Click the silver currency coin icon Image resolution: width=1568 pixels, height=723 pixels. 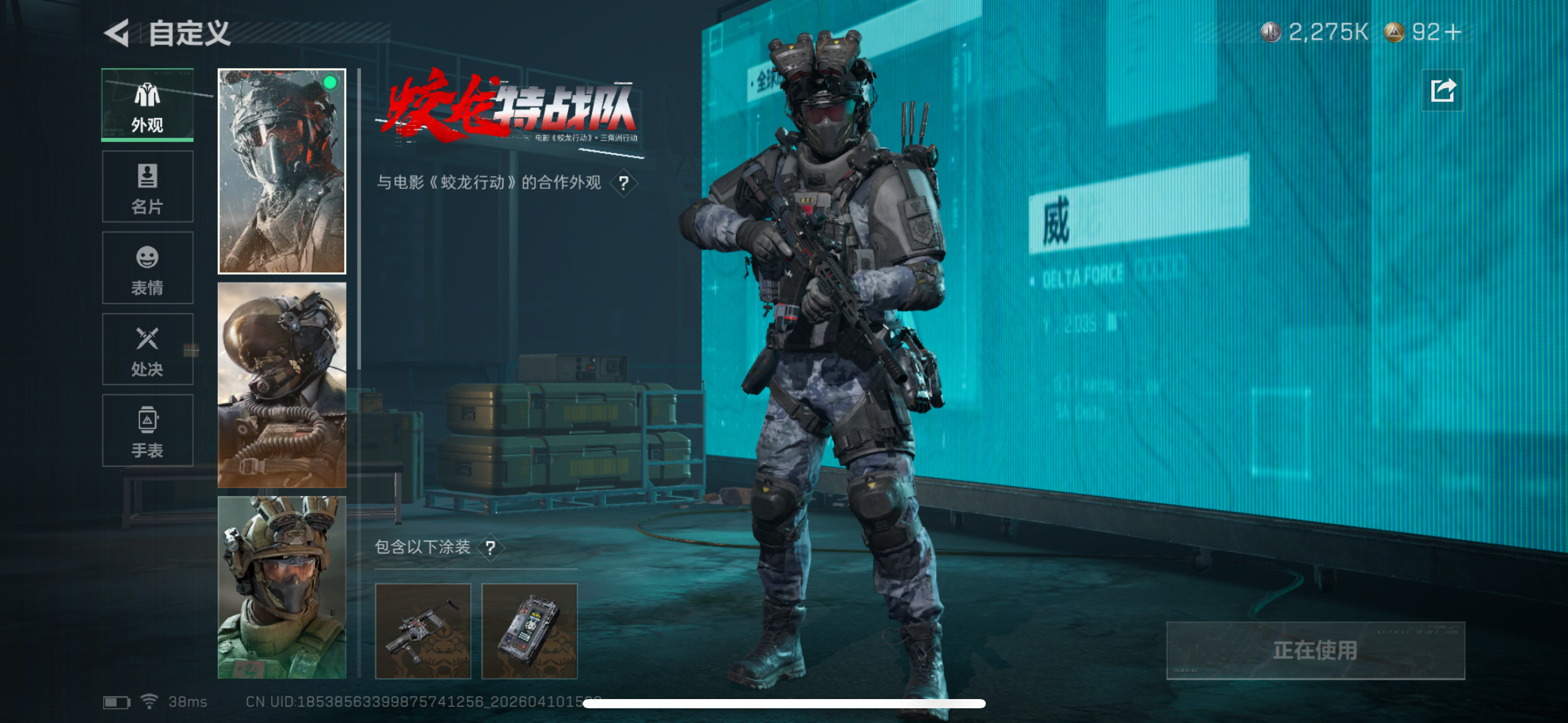point(1272,33)
